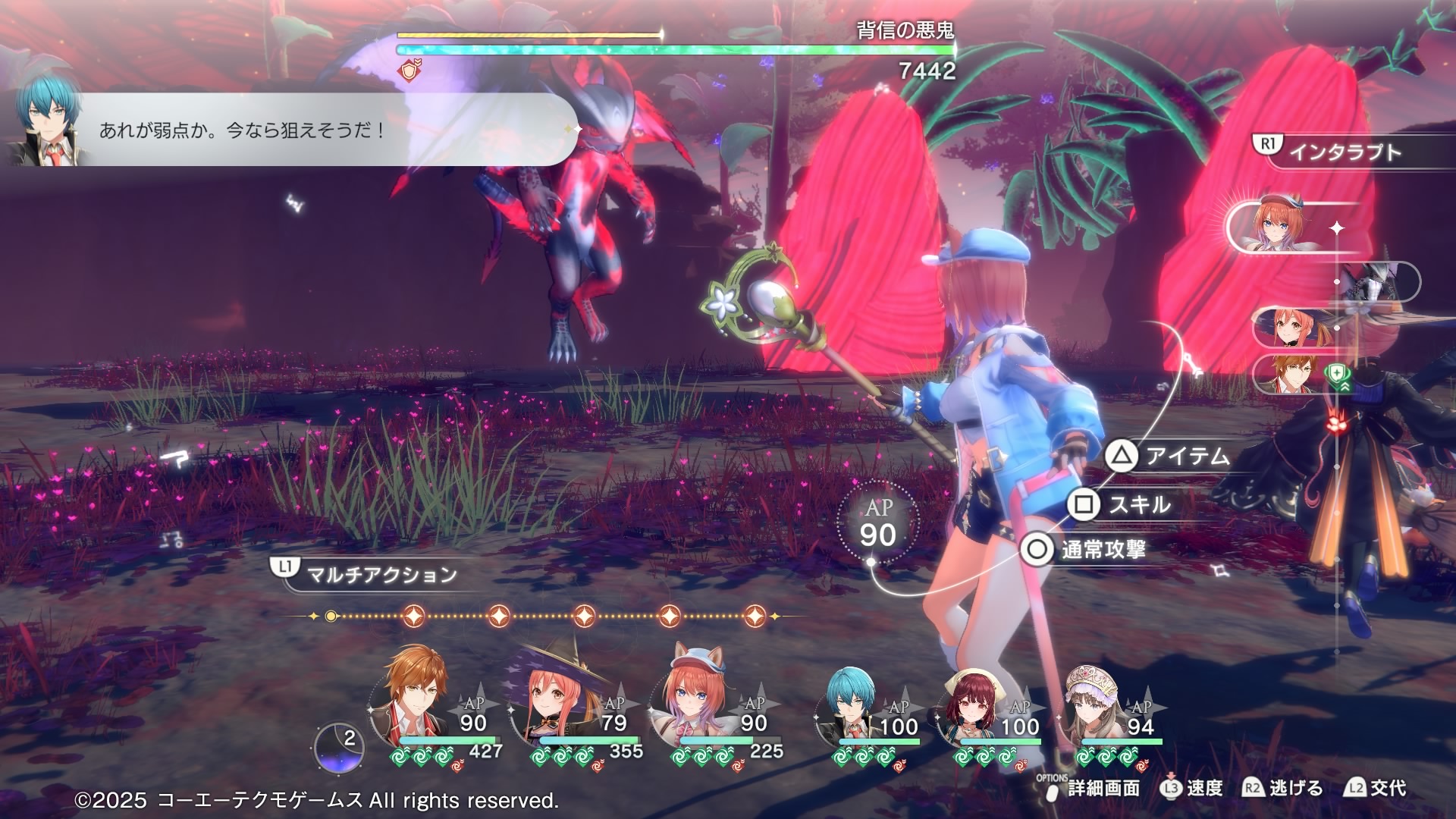Choose the スキル (Skill) command
The image size is (1456, 819).
[x=1122, y=504]
